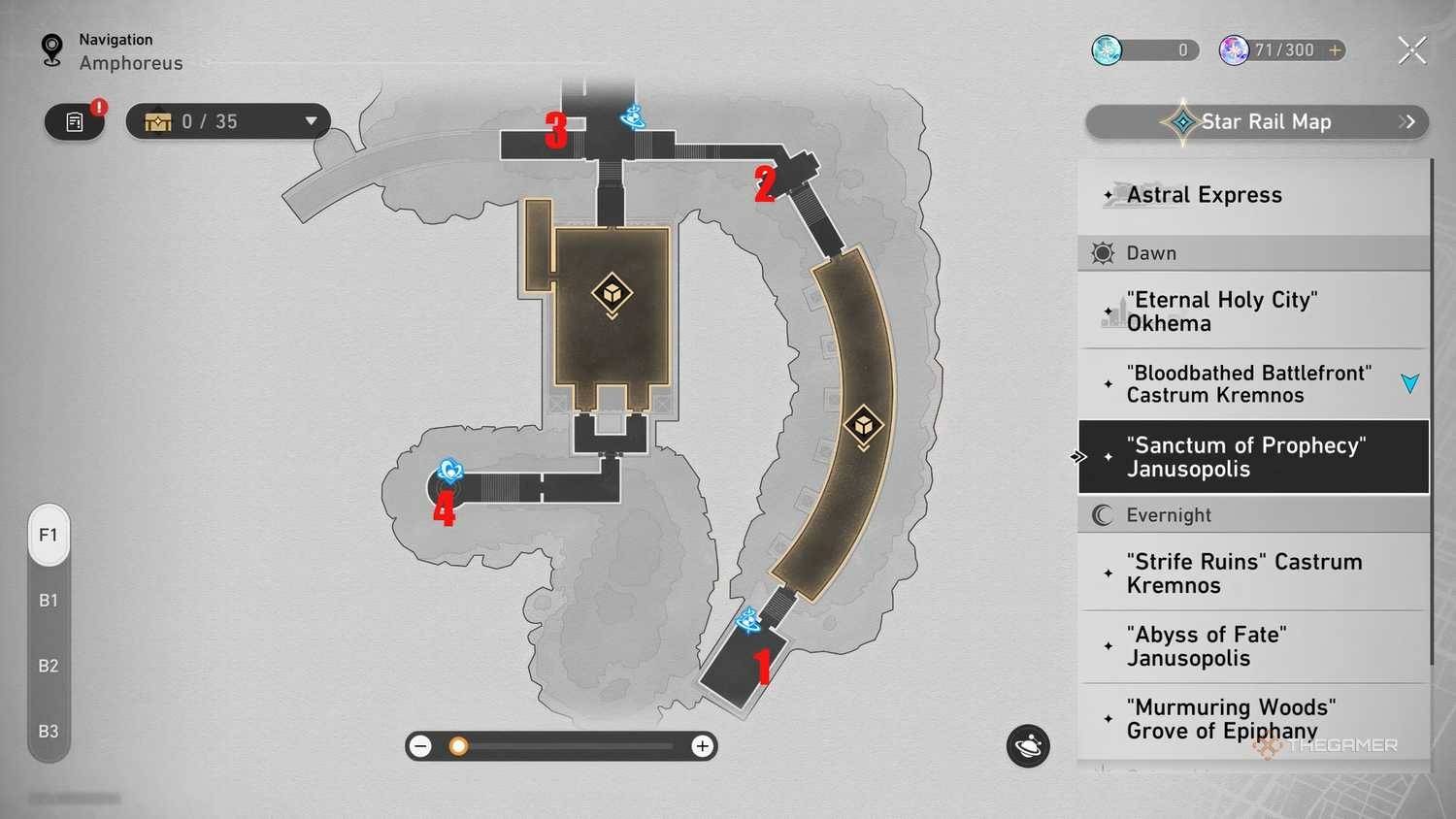
Task: Close the navigation map screen
Action: [1411, 49]
